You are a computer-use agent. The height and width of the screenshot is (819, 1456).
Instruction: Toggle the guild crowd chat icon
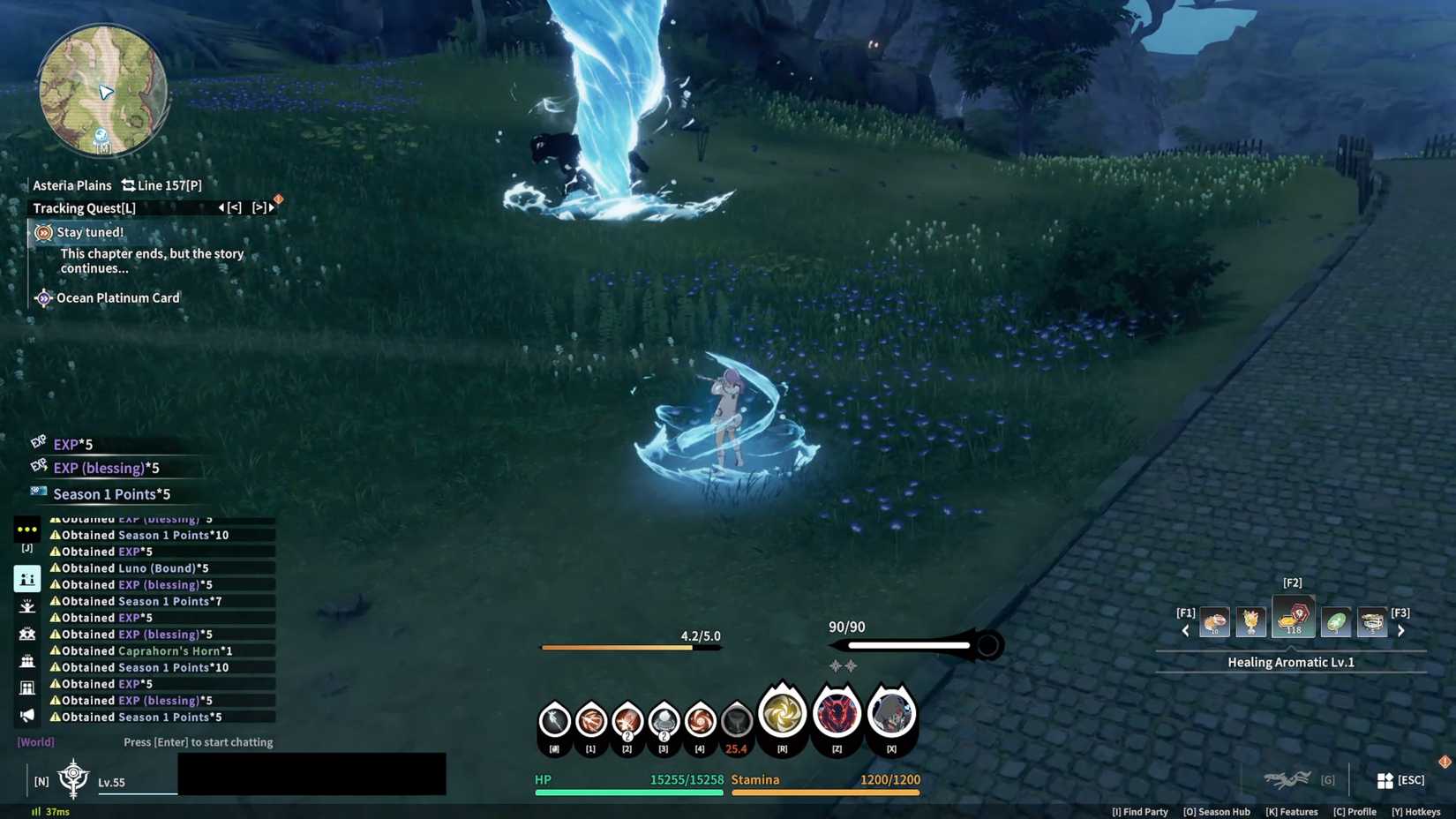tap(27, 660)
